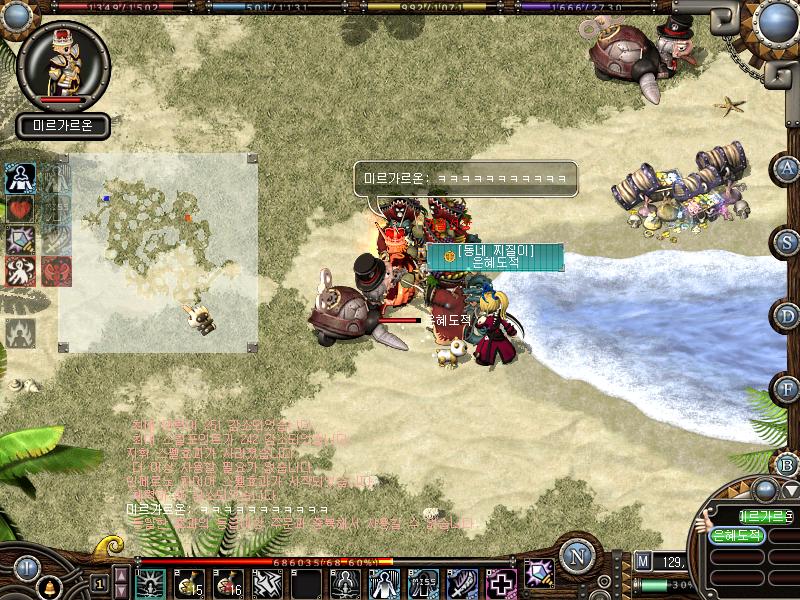The image size is (800, 600).
Task: Activate the sword slash hotbar skill
Action: click(x=463, y=583)
